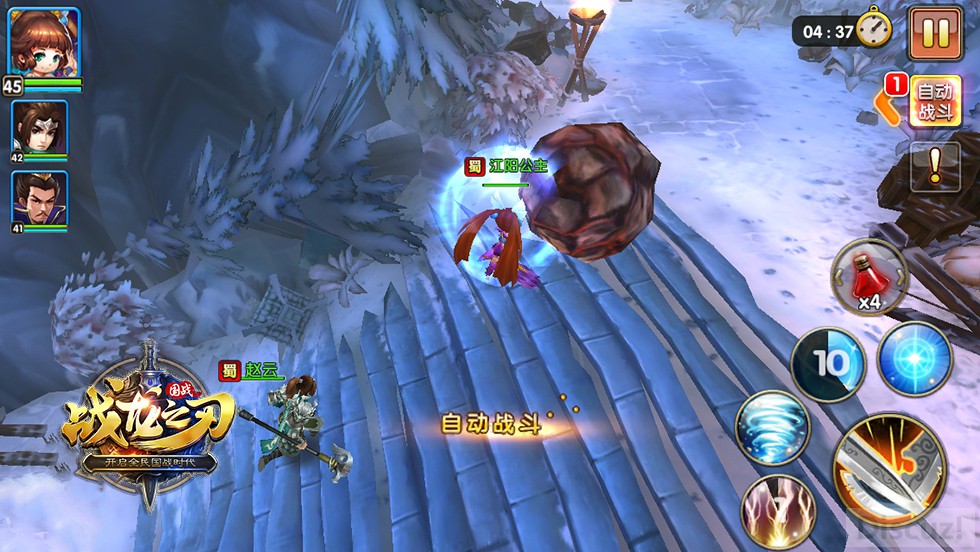Switch to the level 42 hero portrait
This screenshot has height=552, width=980.
click(x=39, y=127)
